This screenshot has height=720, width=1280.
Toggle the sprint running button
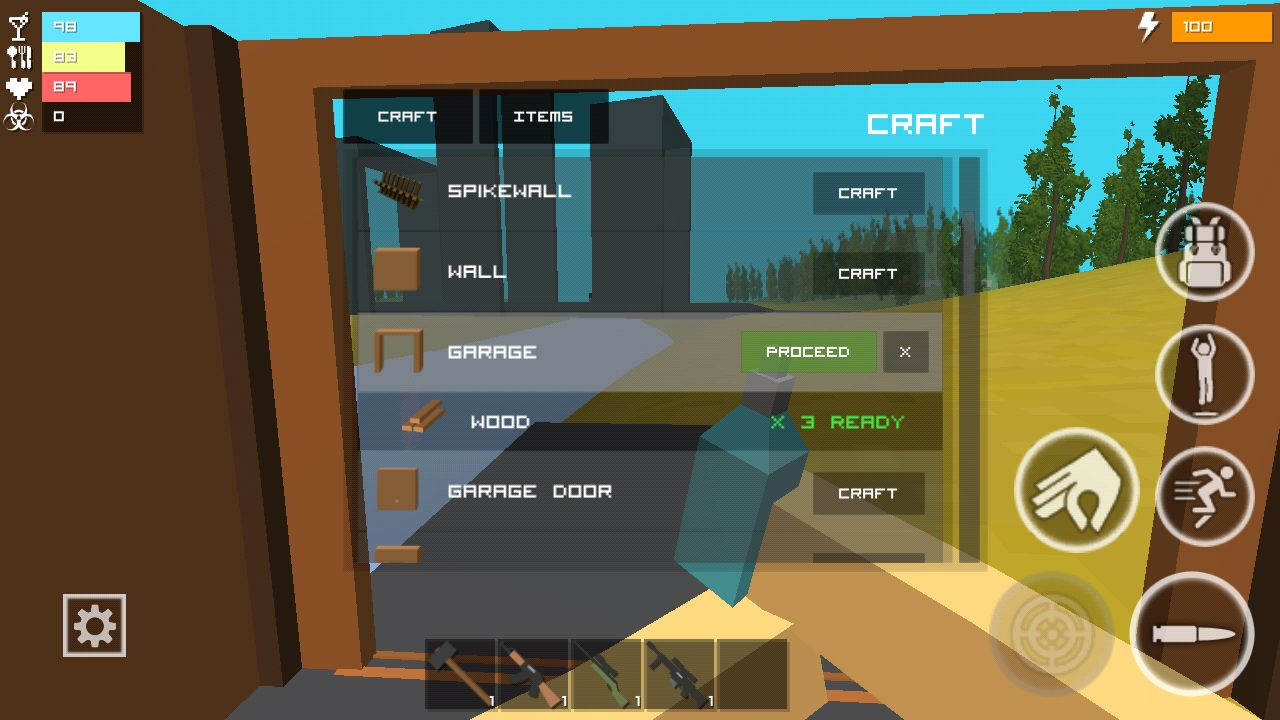(x=1204, y=495)
